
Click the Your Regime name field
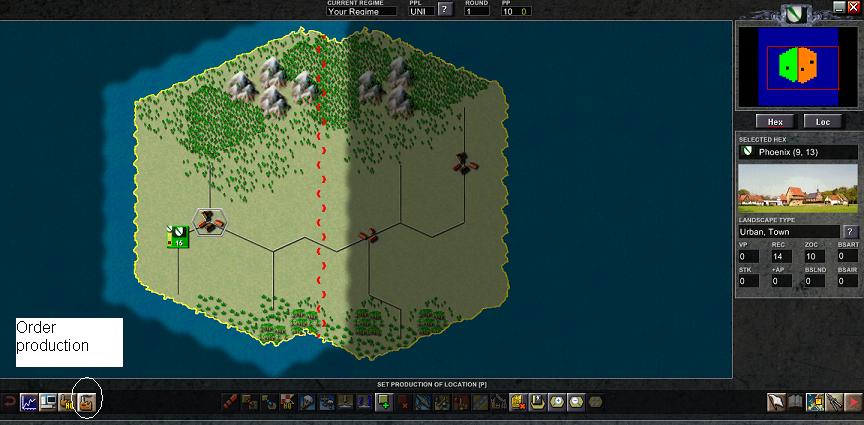tap(361, 11)
